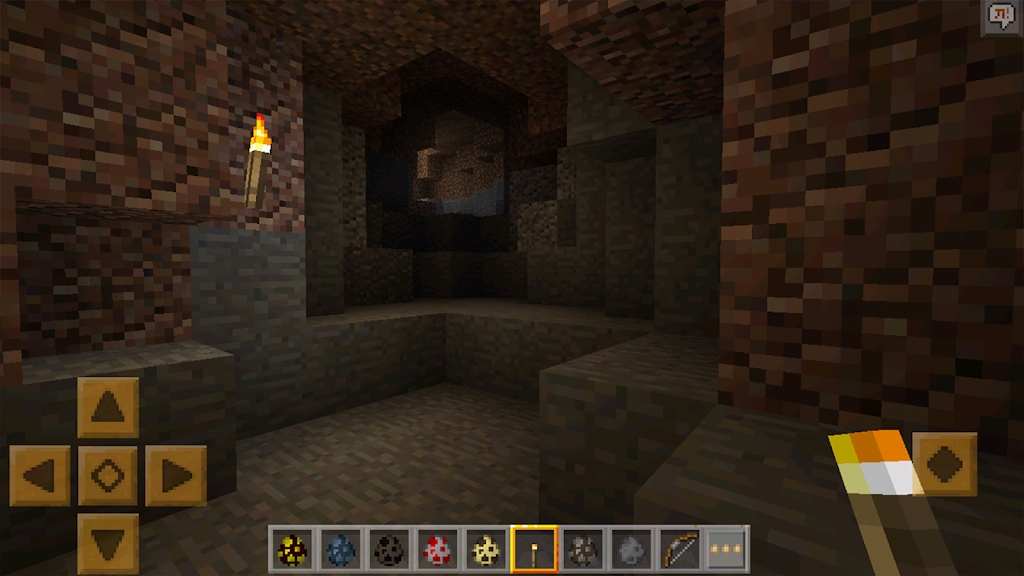Open the chat from the speech bubble icon
1024x576 pixels.
pyautogui.click(x=1001, y=17)
